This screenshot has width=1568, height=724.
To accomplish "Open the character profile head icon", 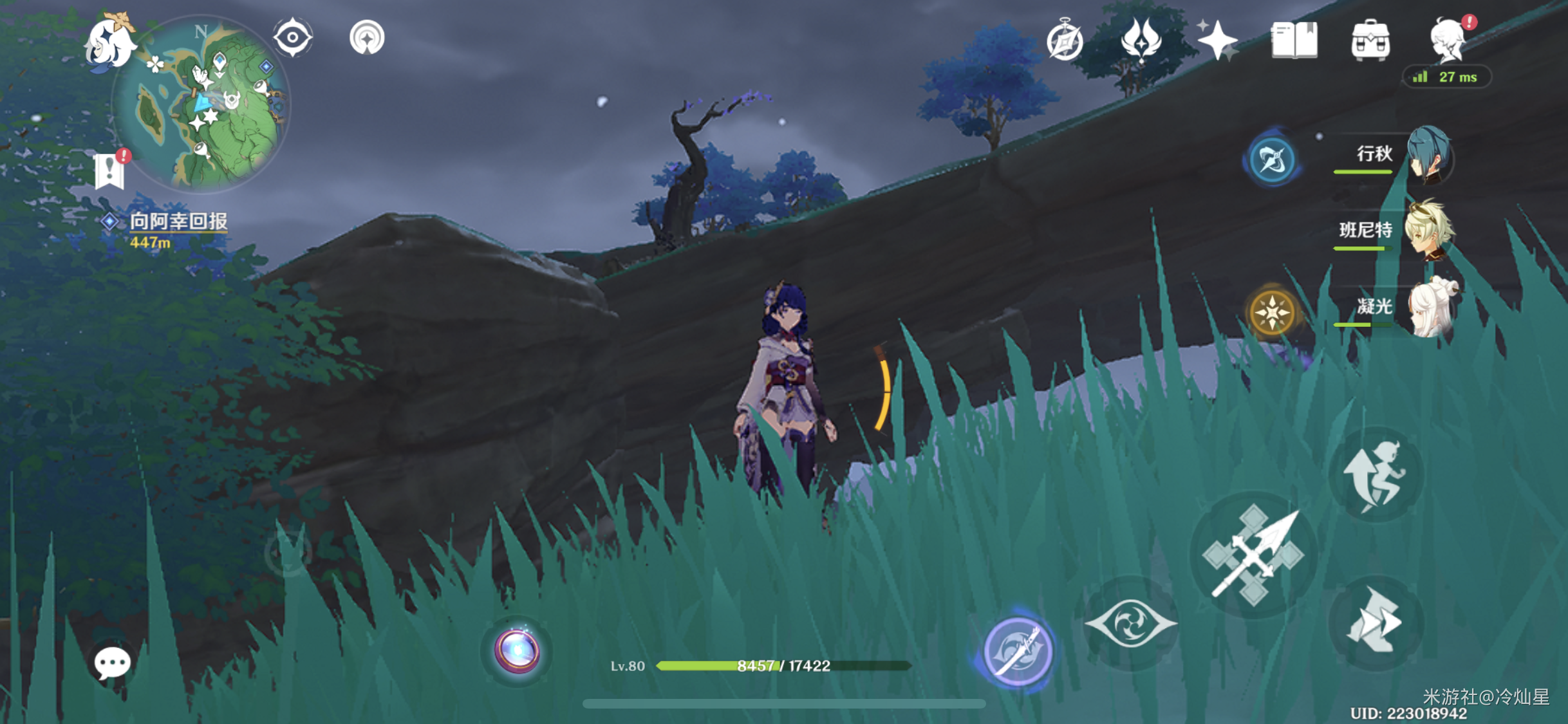I will (x=1447, y=41).
